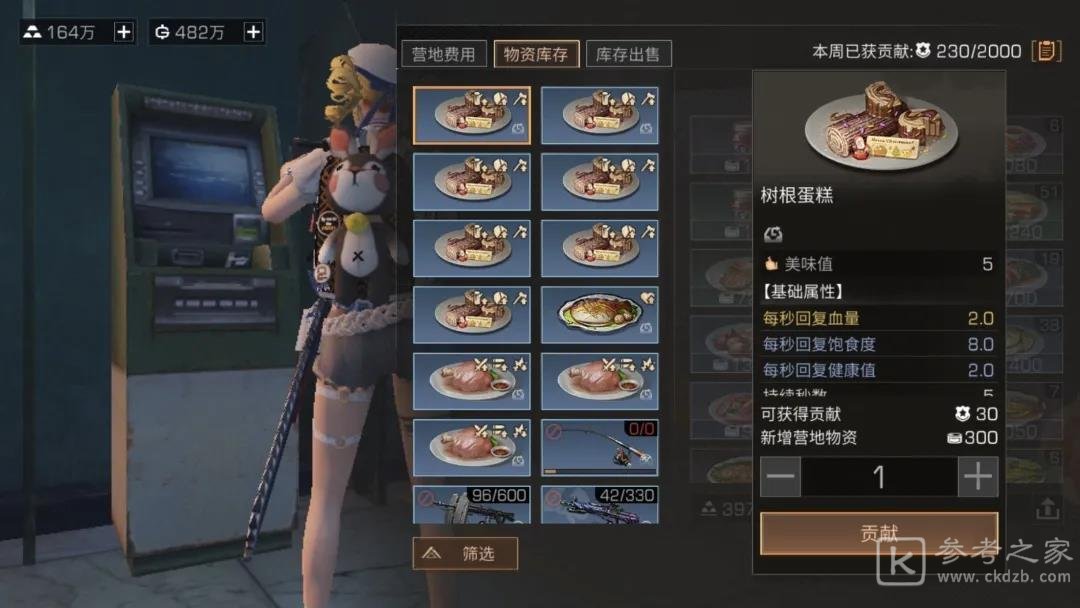Decrease contribution quantity with the minus button
The image size is (1080, 608).
[x=781, y=477]
